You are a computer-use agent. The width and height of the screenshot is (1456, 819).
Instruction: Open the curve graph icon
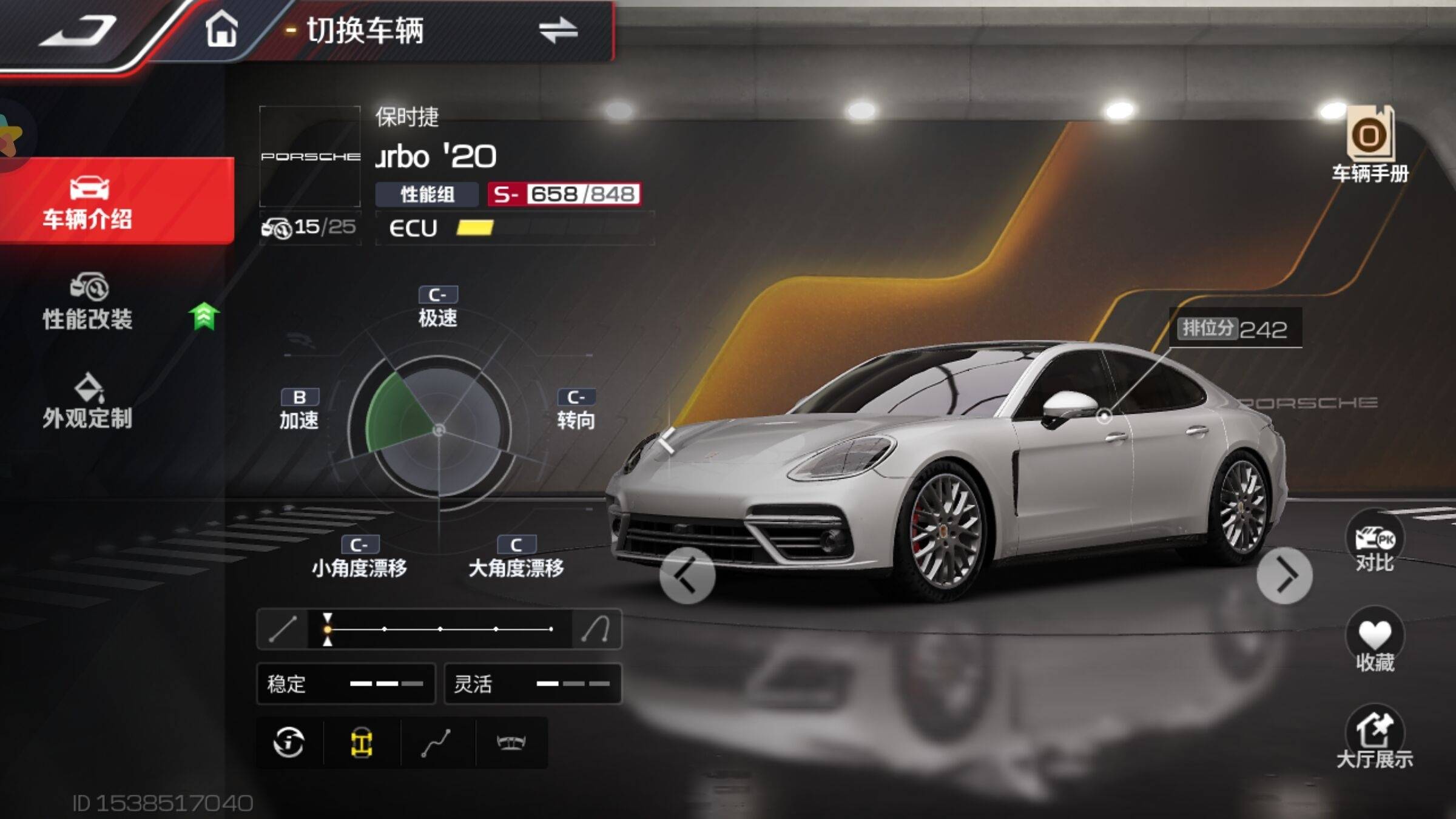(436, 743)
